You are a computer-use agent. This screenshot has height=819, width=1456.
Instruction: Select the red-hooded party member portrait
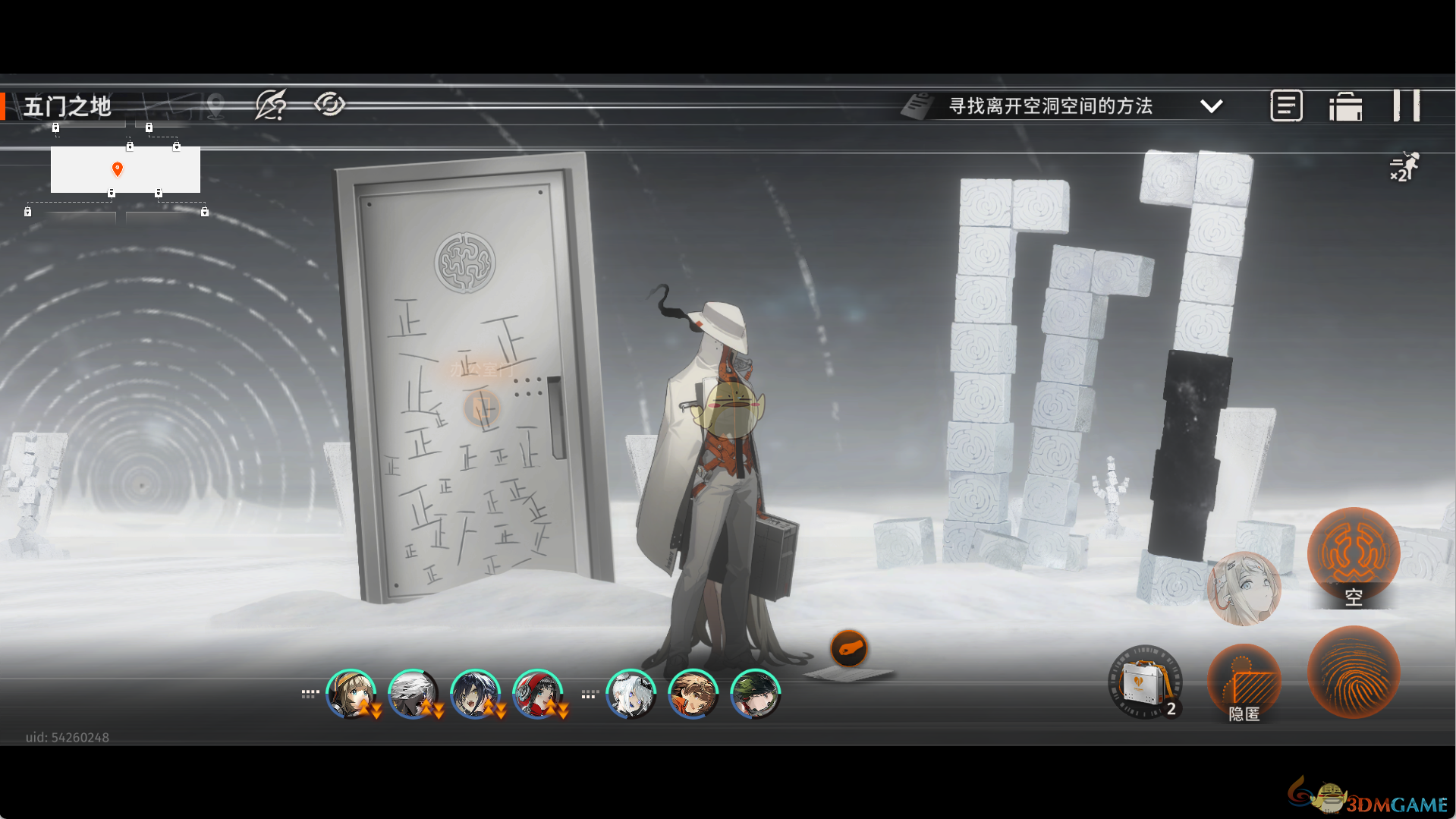click(x=537, y=694)
